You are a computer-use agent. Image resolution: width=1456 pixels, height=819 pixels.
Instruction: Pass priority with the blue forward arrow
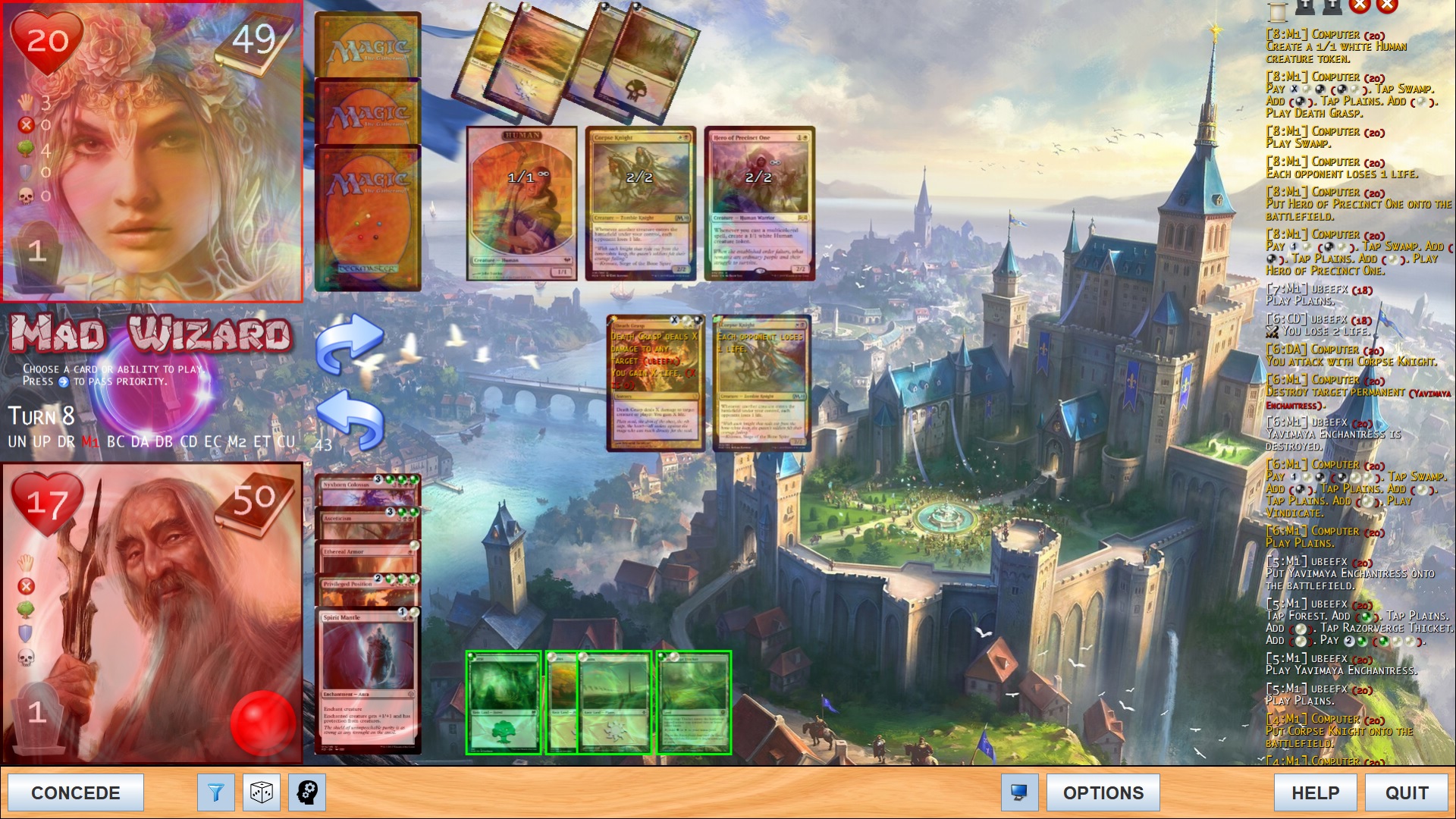pos(349,344)
